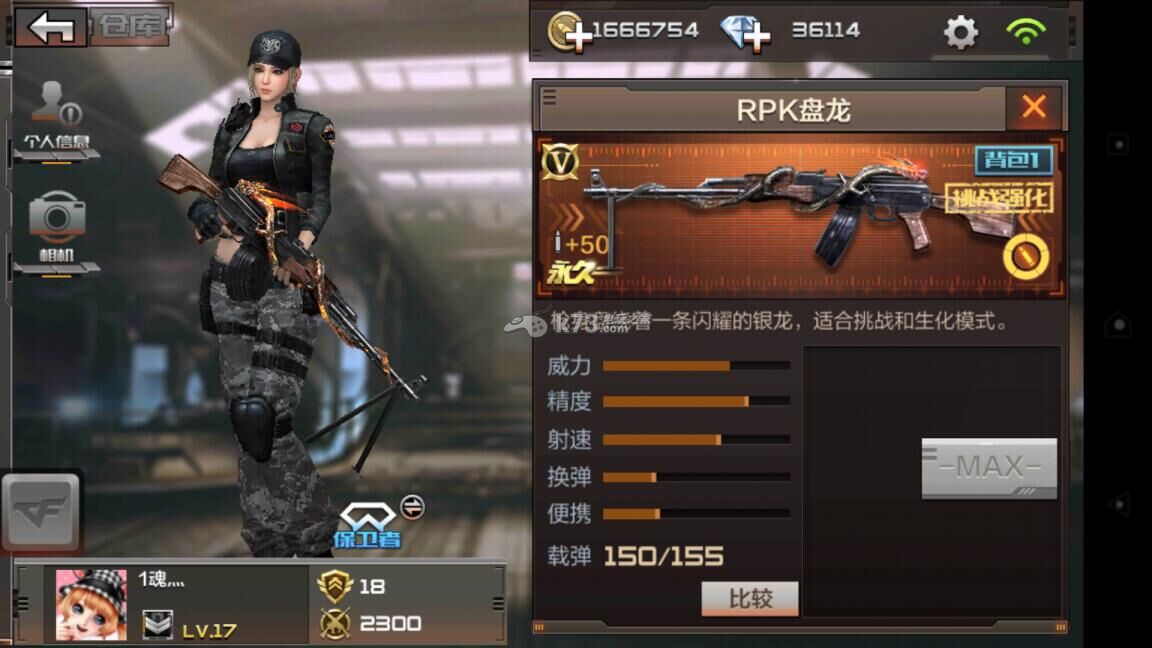Tap the VIP V badge
Image resolution: width=1152 pixels, height=648 pixels.
(560, 162)
